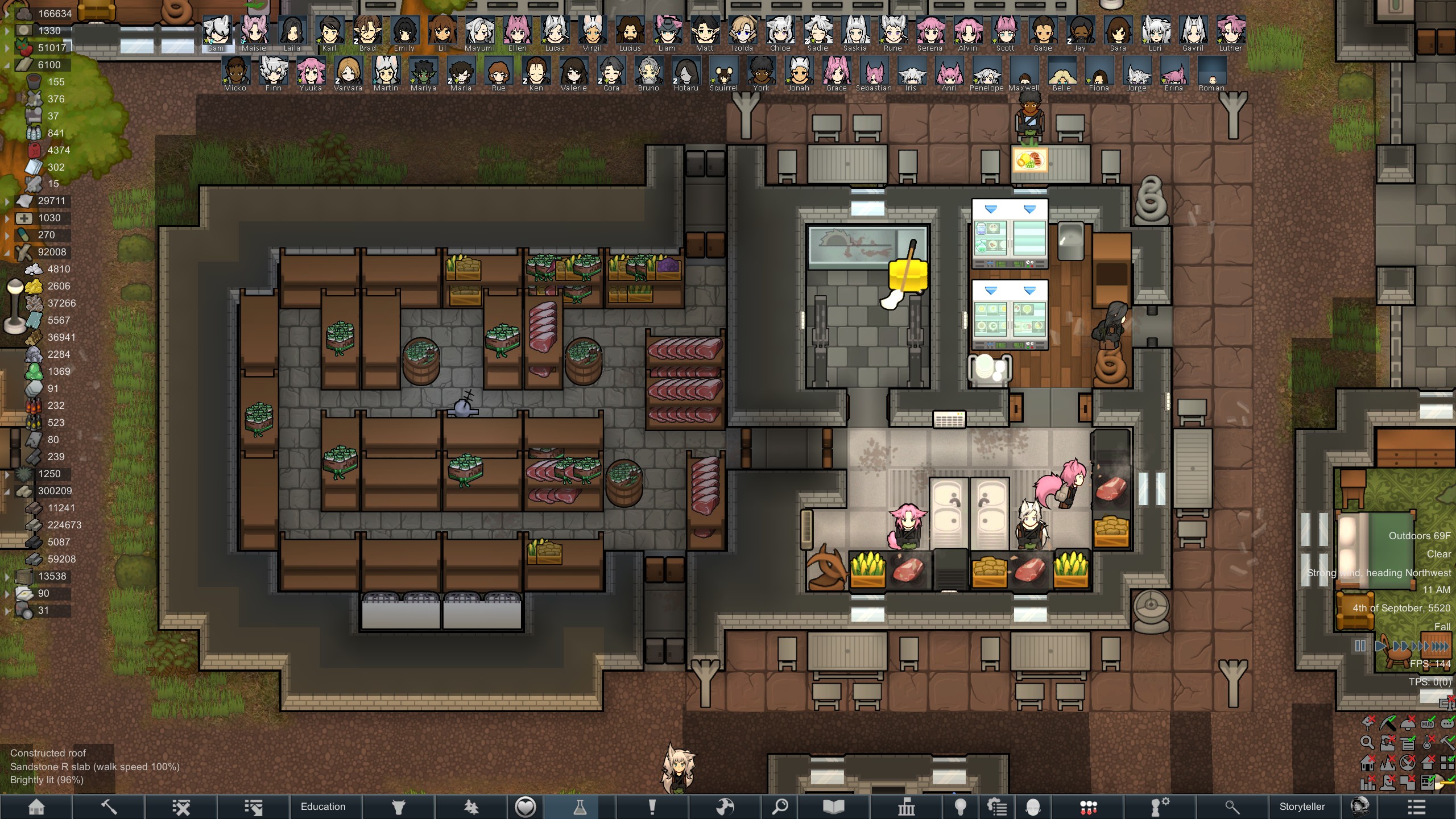1456x819 pixels.
Task: Select colonist Luther's portrait
Action: click(1230, 32)
